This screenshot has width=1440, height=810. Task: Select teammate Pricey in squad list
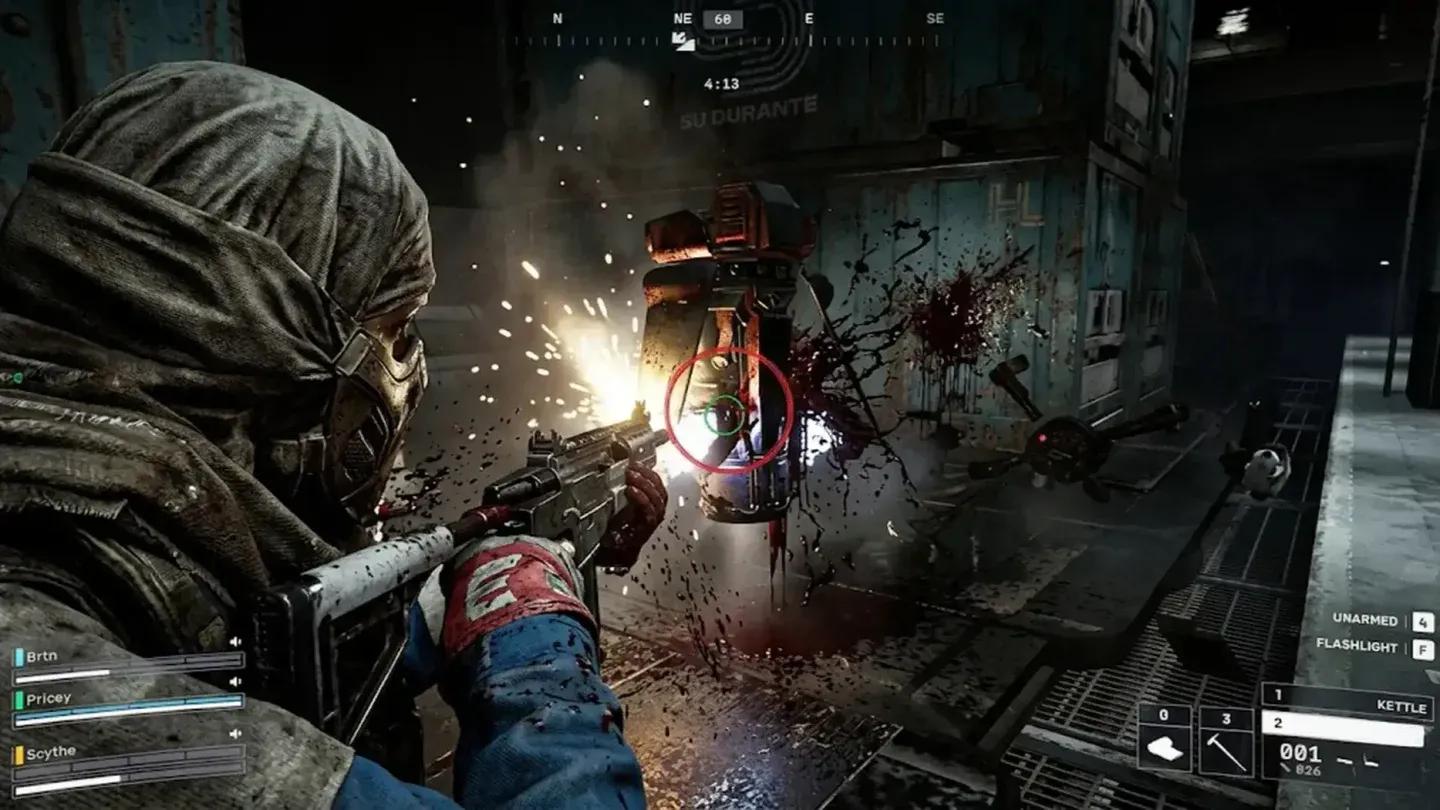(x=48, y=698)
